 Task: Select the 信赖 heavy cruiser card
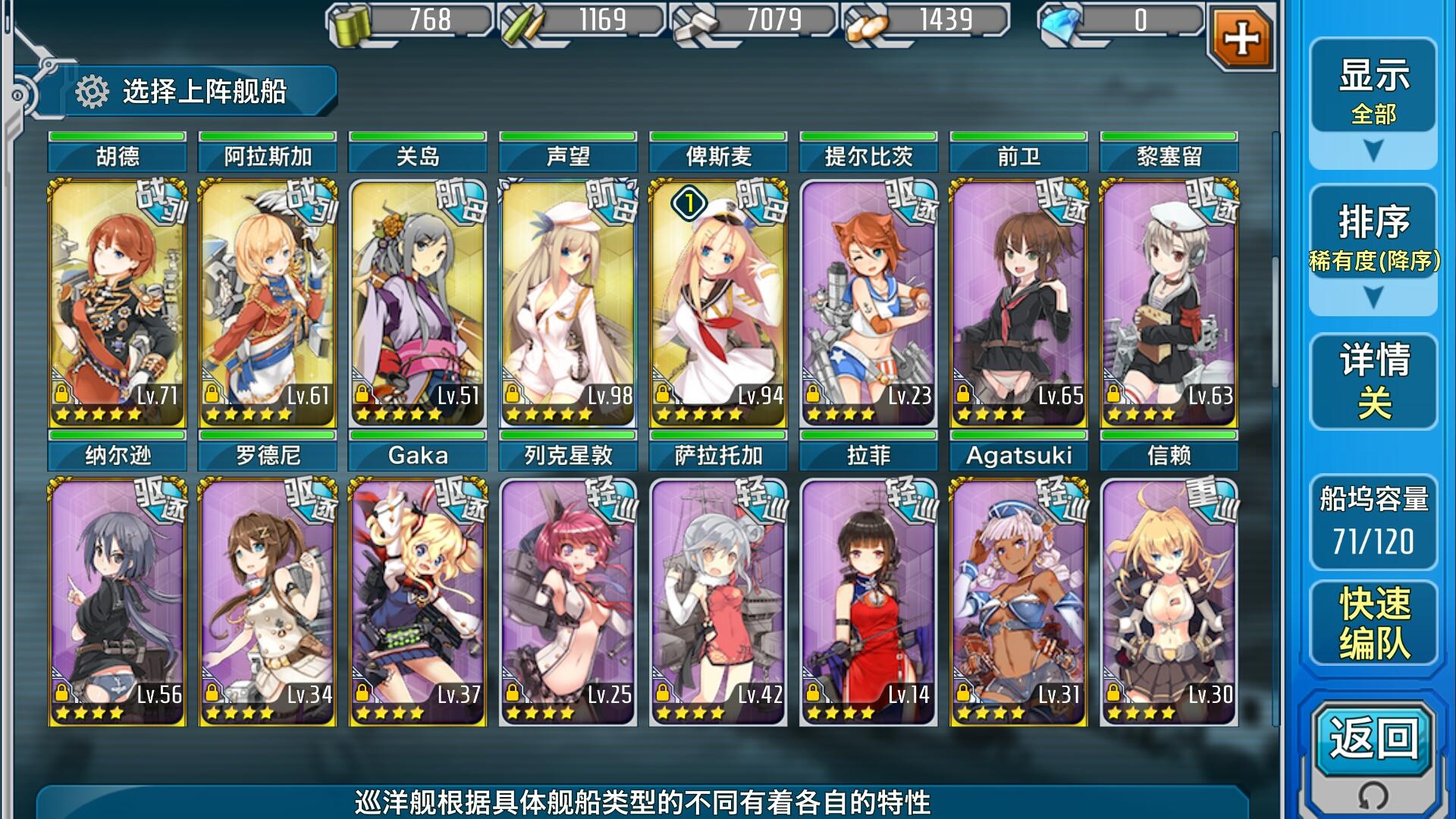pyautogui.click(x=1169, y=602)
